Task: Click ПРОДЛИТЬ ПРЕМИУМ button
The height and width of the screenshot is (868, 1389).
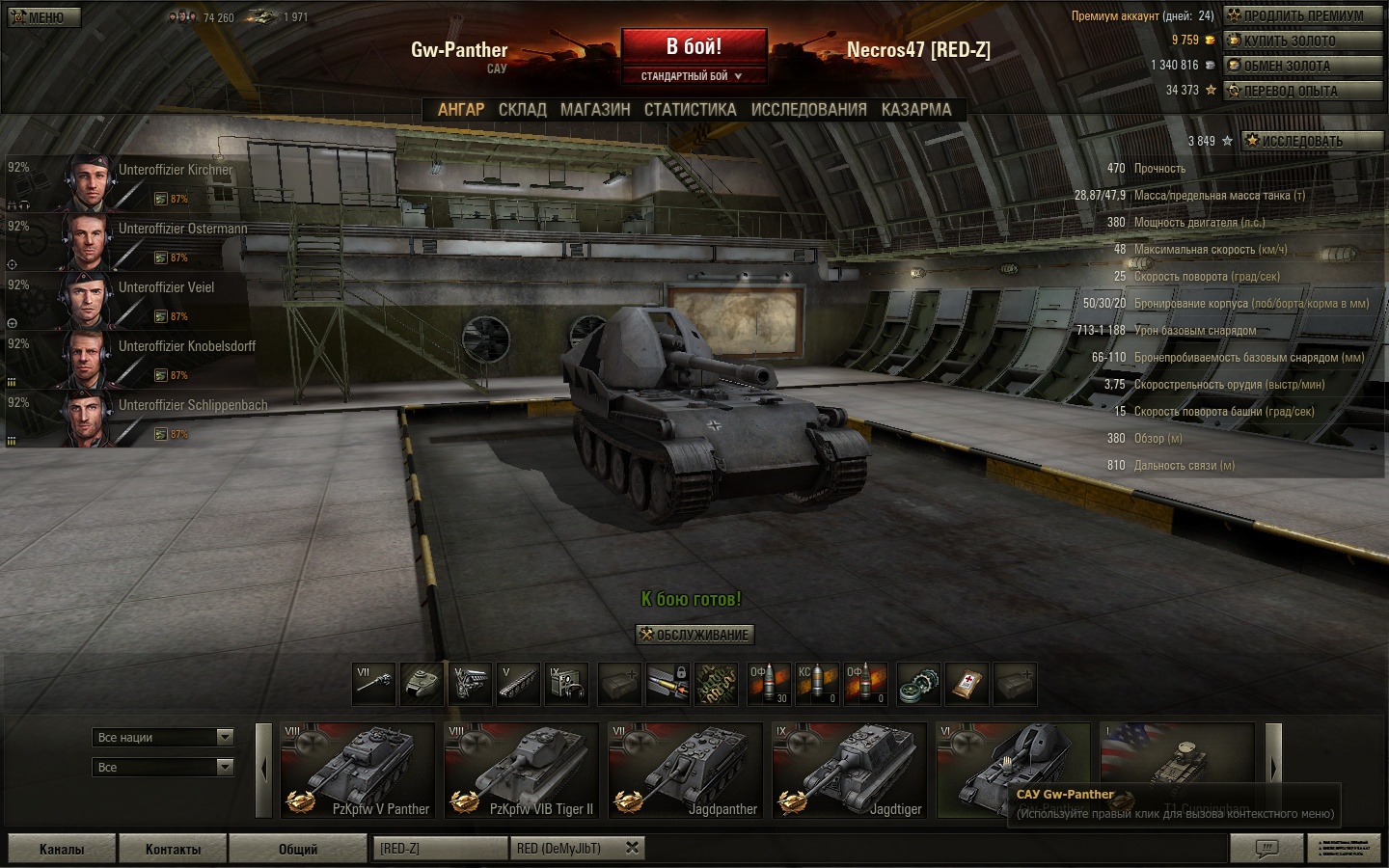Action: [1302, 15]
